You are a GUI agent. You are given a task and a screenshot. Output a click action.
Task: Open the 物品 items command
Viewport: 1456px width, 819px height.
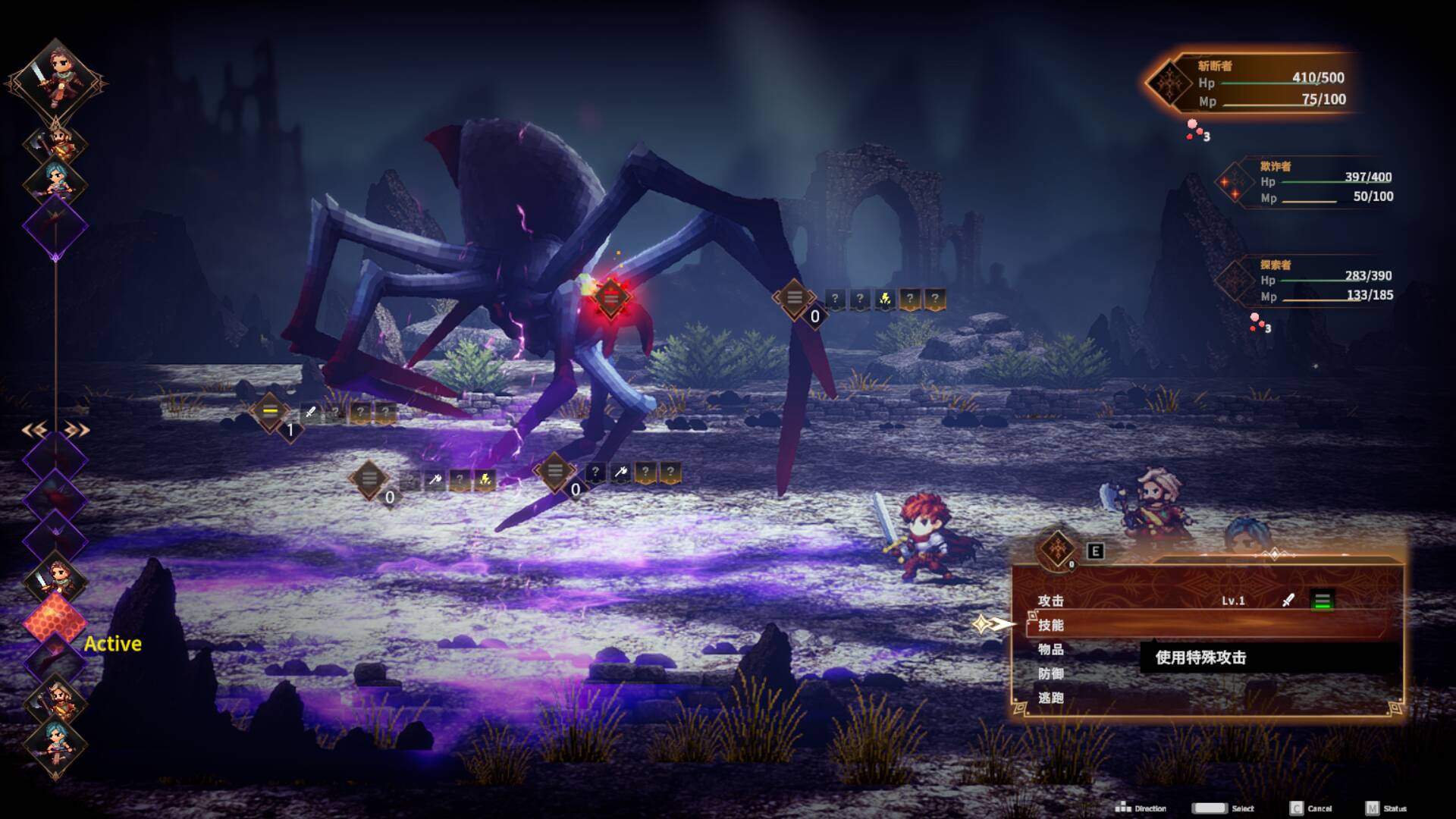[1051, 649]
